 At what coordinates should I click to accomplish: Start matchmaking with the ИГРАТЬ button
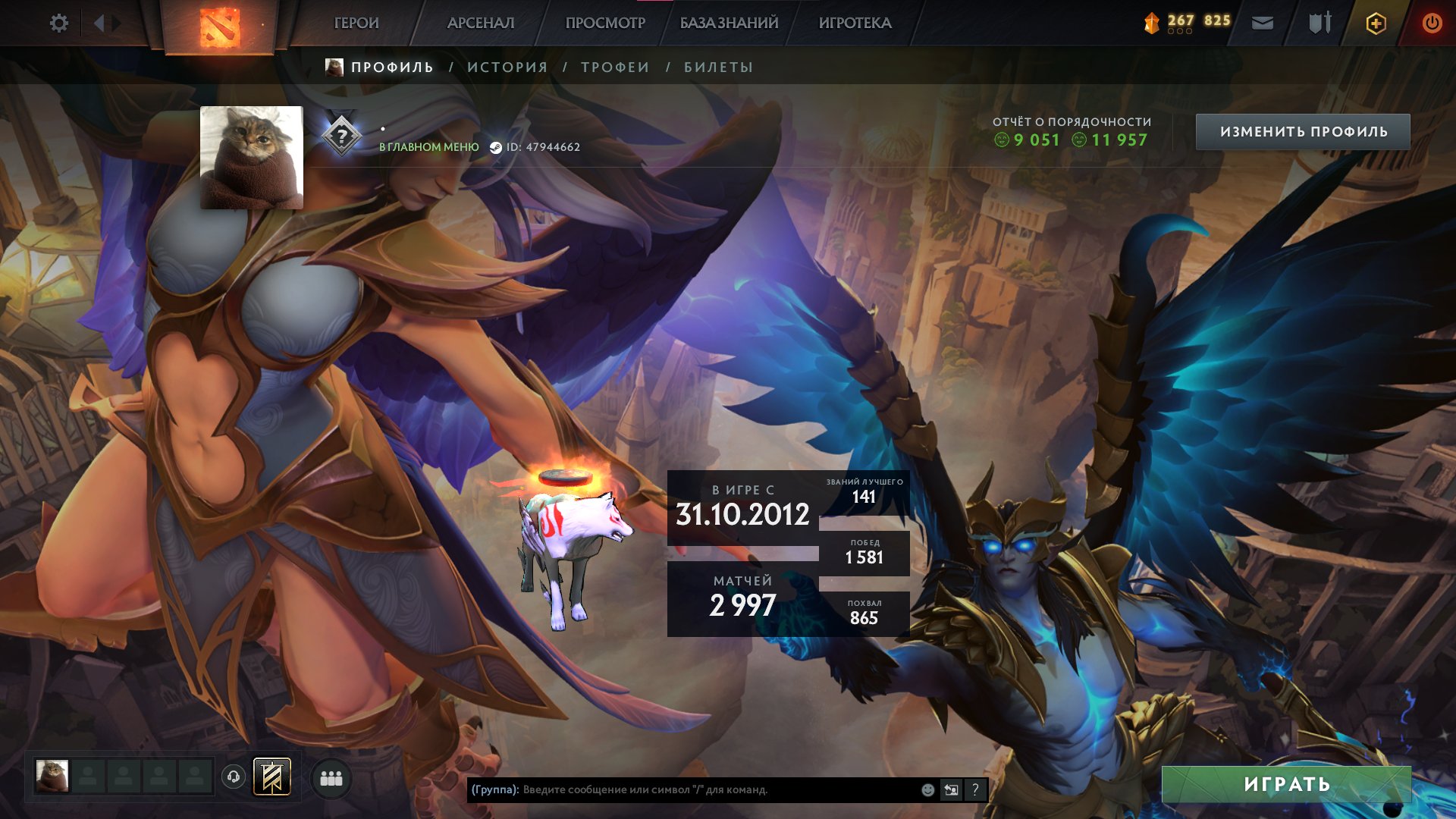pyautogui.click(x=1286, y=784)
